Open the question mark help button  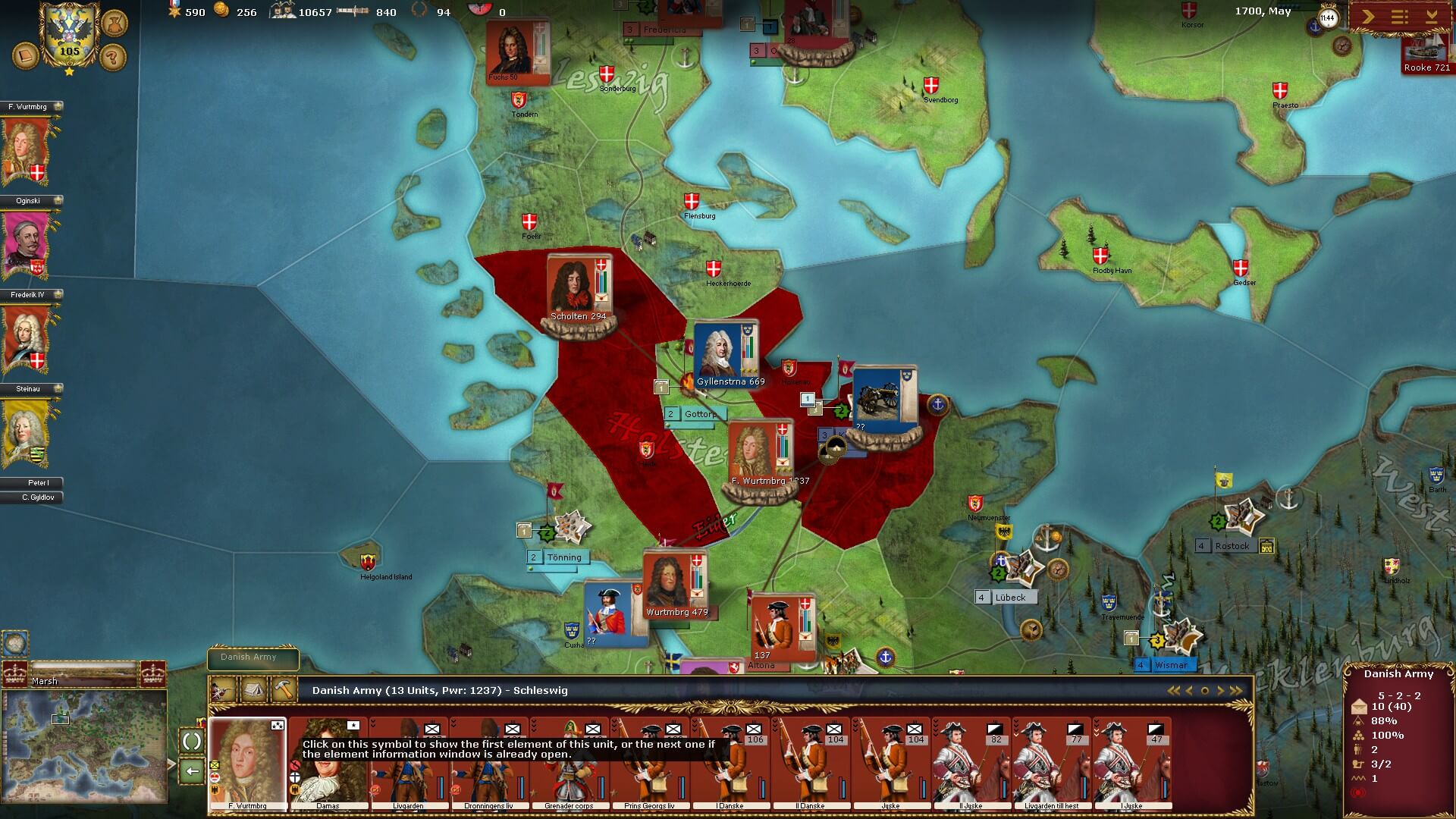pos(113,57)
